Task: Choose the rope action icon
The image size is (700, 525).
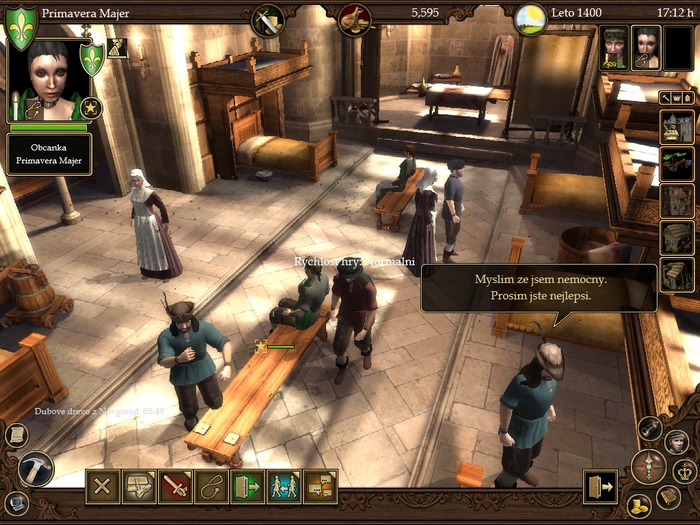Action: coord(211,487)
